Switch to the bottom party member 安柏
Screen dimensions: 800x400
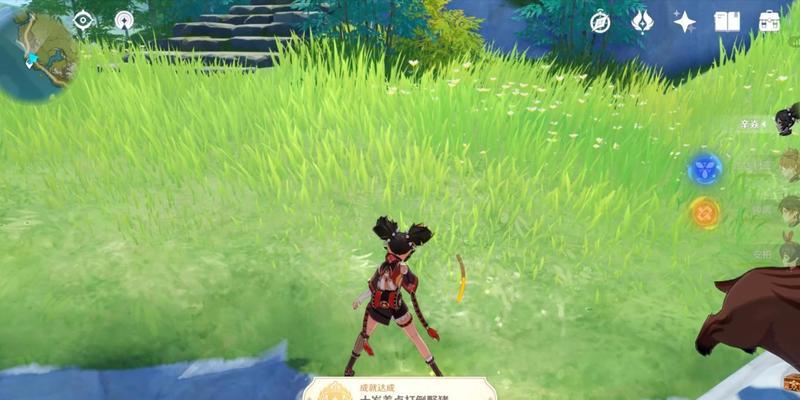click(x=787, y=251)
